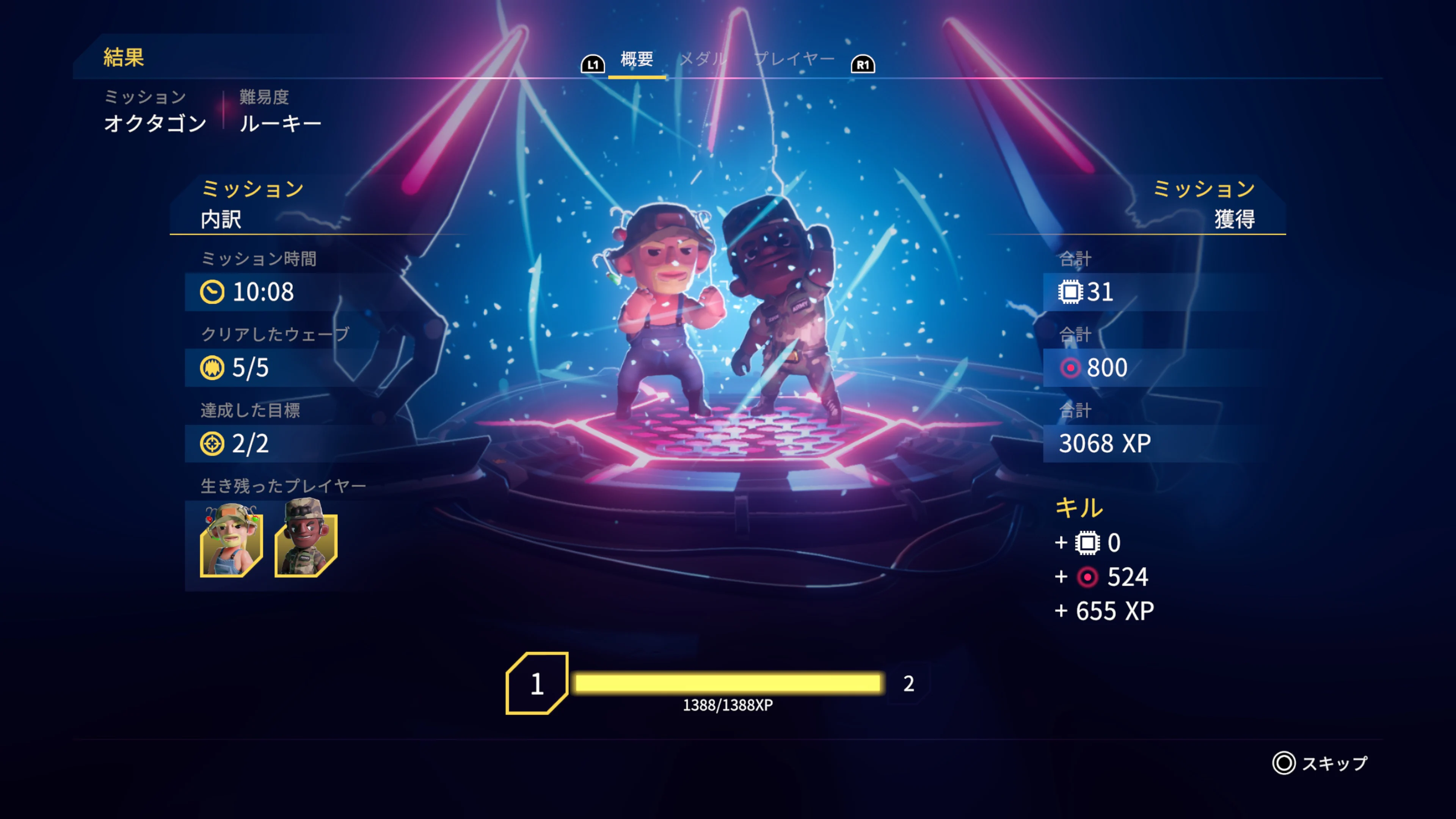Select the crosshair icon beside 2/2 objectives

click(x=213, y=444)
